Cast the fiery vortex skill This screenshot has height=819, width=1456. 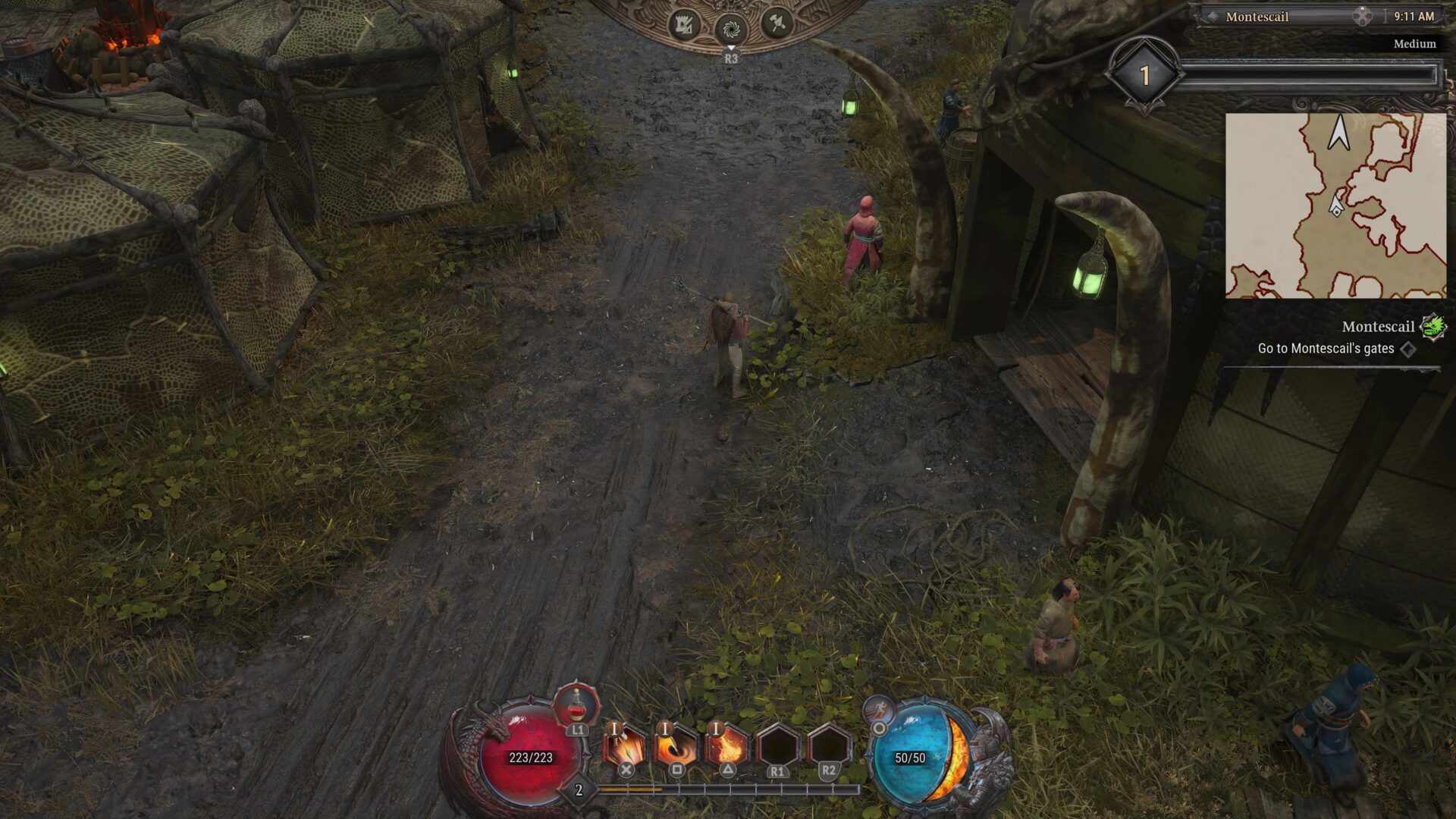676,747
